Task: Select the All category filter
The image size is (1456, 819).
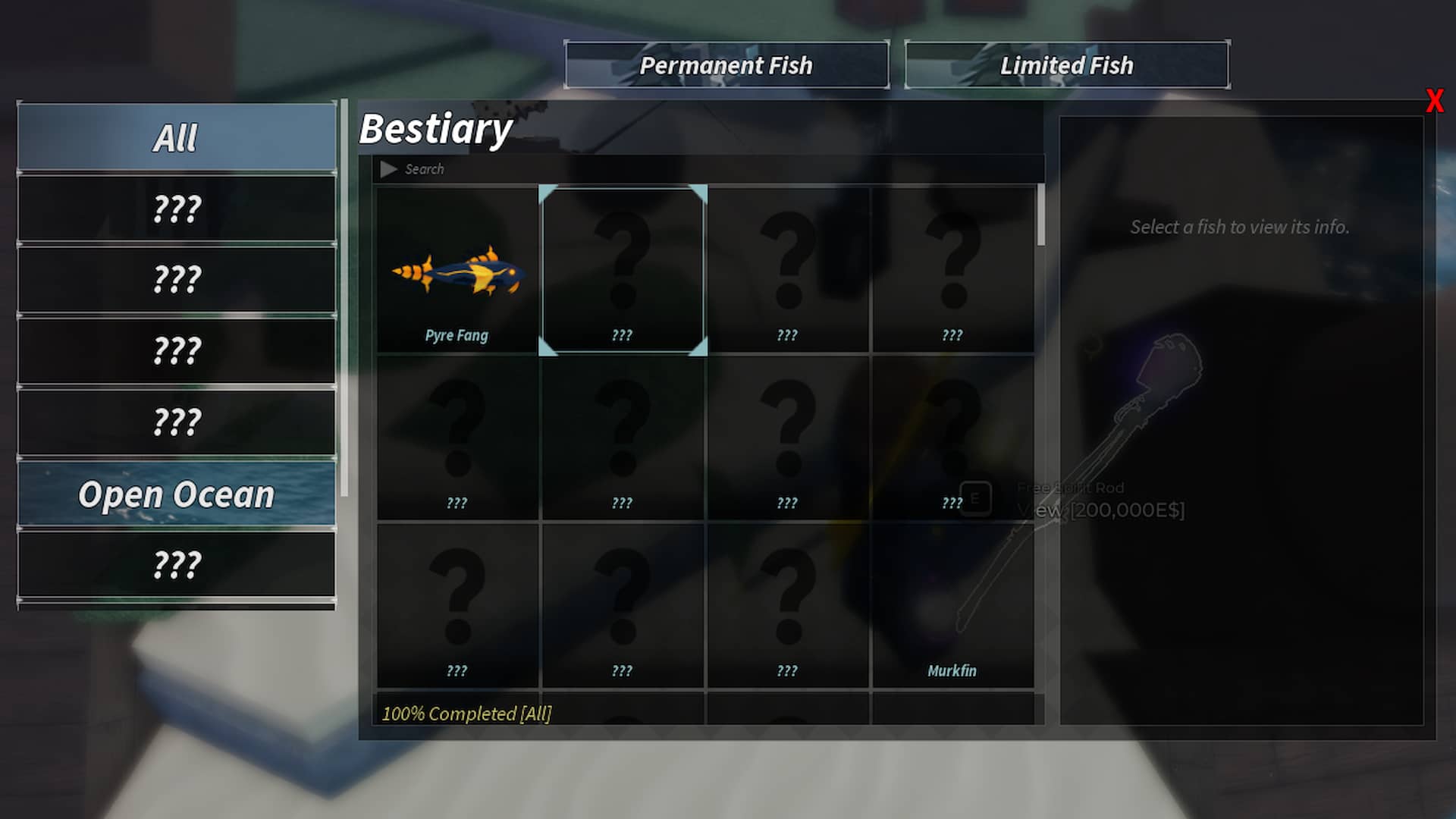Action: (x=176, y=136)
